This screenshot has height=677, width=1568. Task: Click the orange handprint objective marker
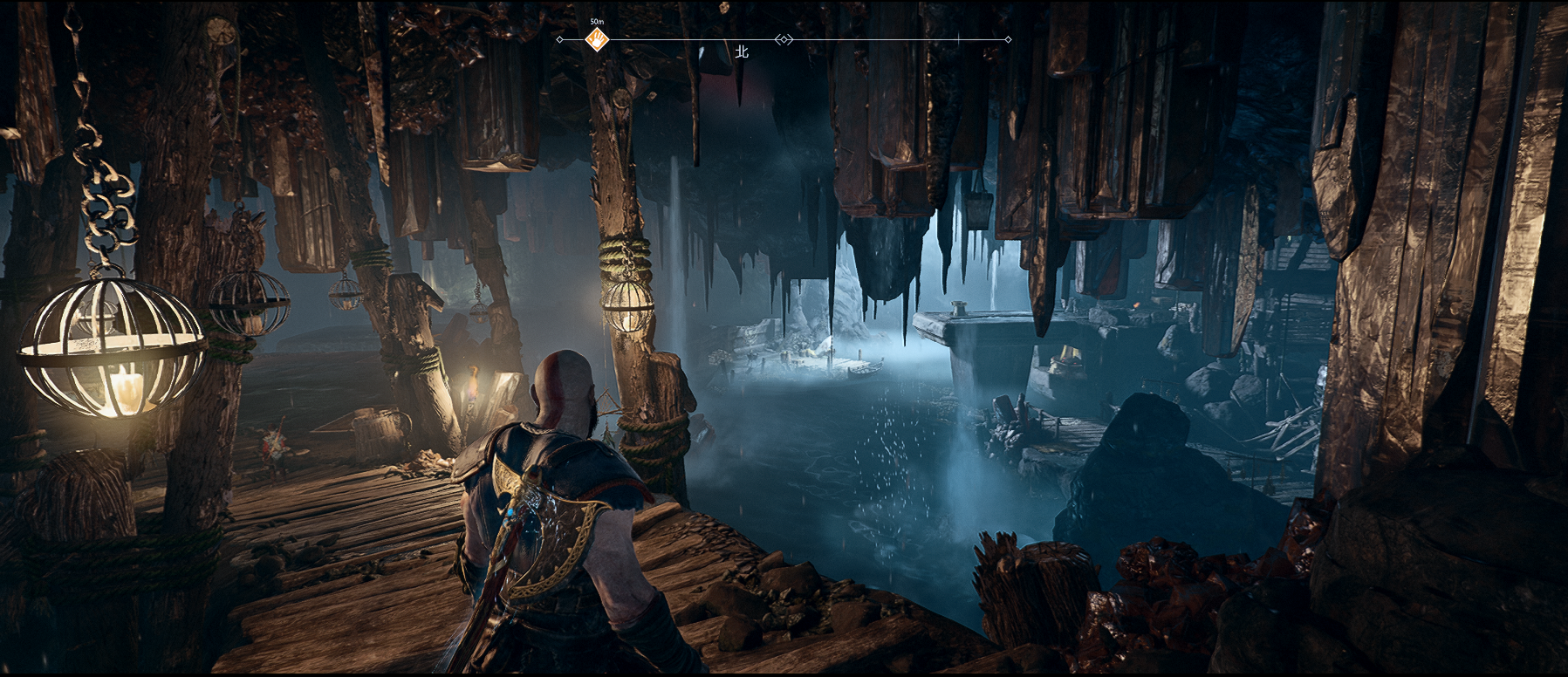[597, 39]
